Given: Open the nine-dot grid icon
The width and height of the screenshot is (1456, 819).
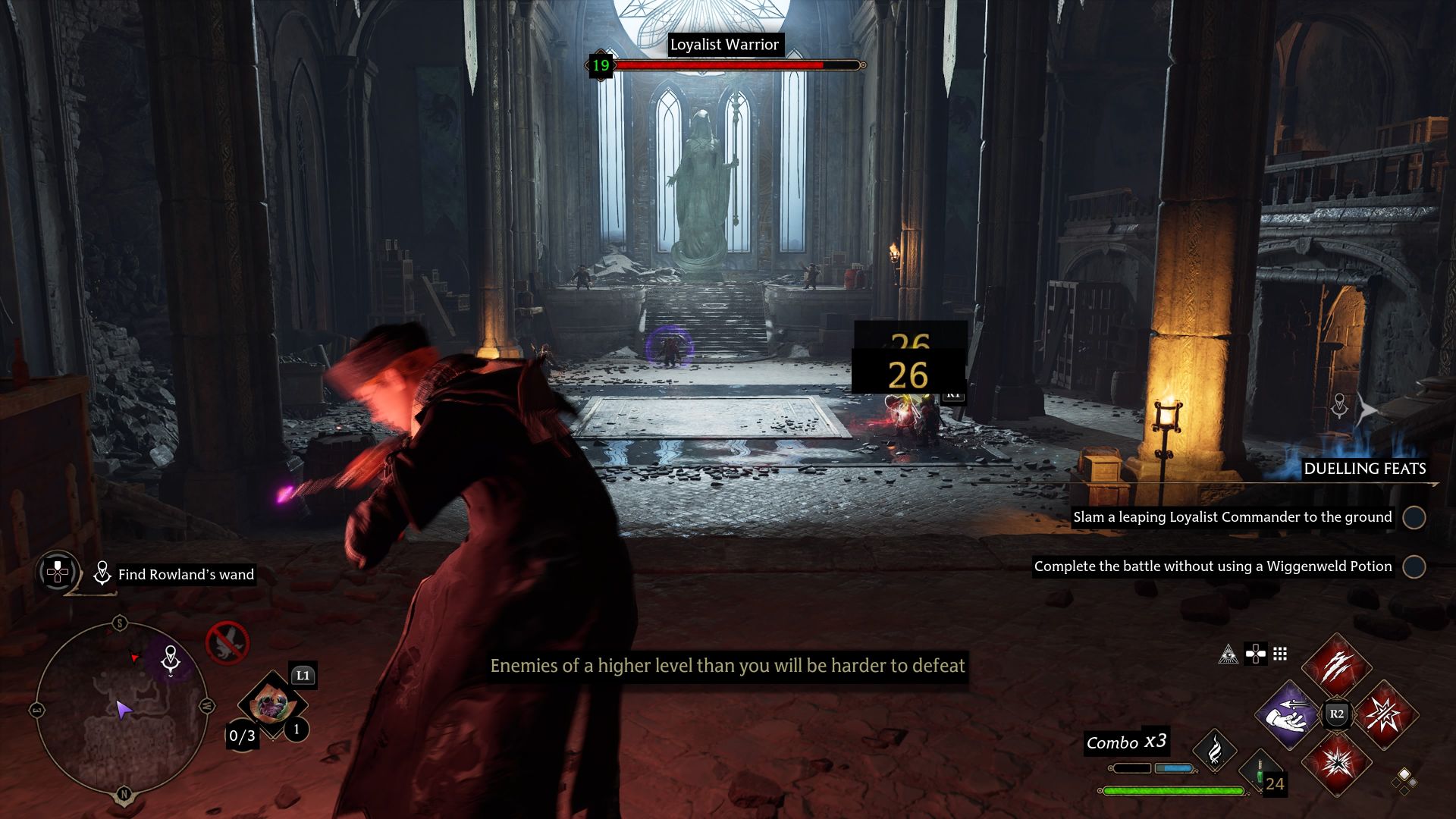Looking at the screenshot, I should [x=1280, y=654].
